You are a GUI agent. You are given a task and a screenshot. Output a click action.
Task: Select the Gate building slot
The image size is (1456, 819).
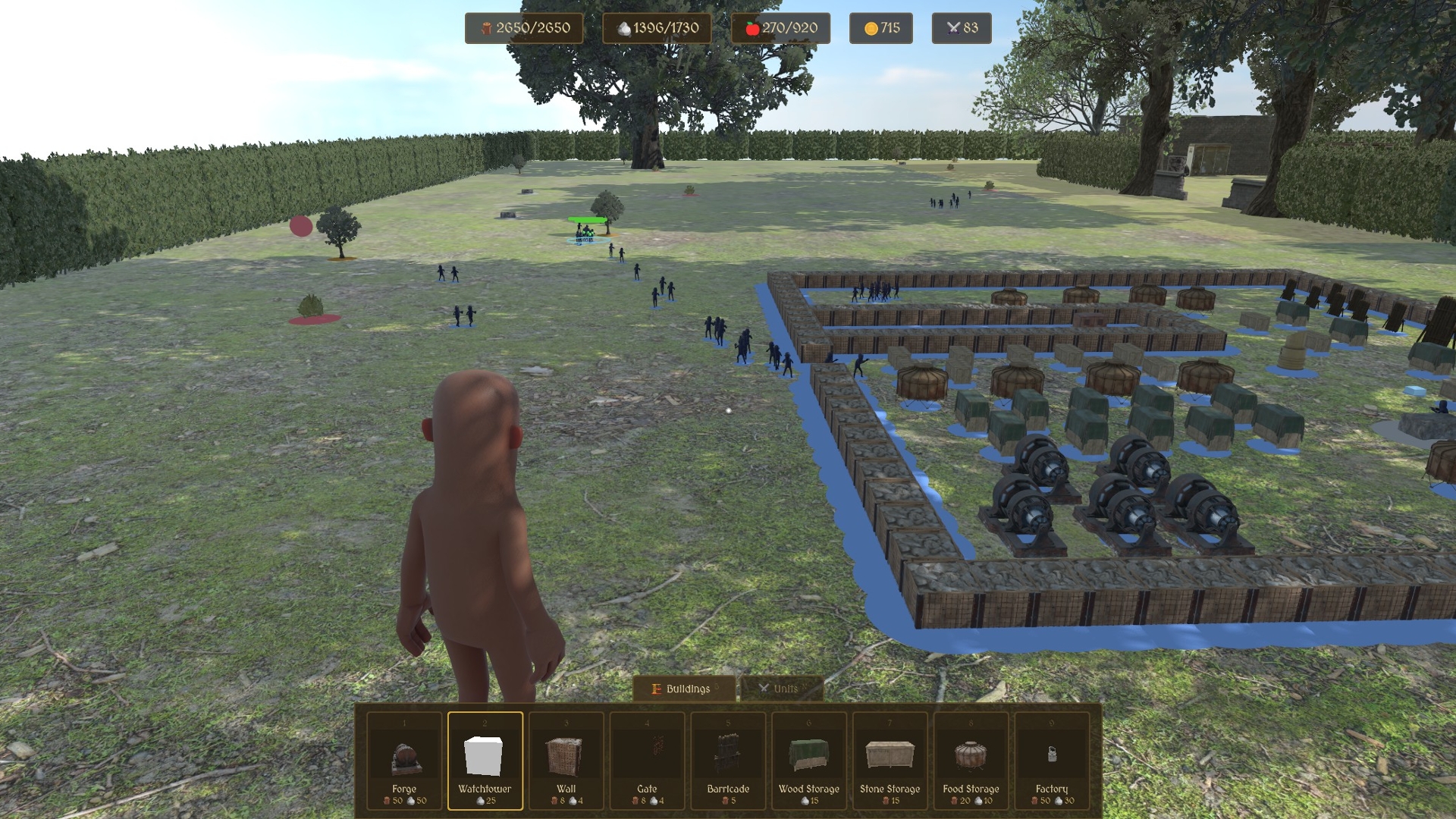pyautogui.click(x=647, y=760)
